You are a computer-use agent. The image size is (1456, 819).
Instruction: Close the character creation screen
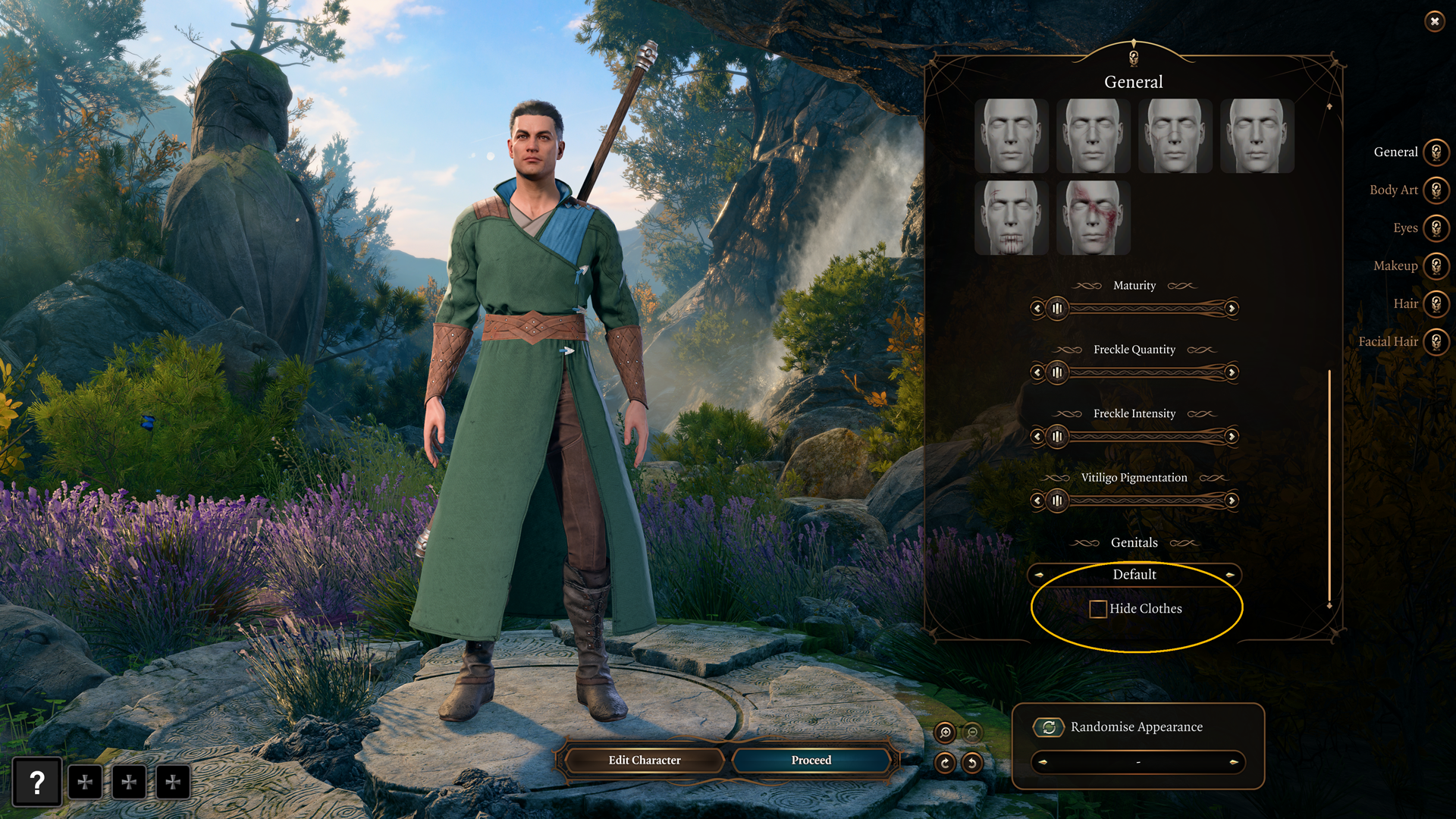tap(1434, 21)
